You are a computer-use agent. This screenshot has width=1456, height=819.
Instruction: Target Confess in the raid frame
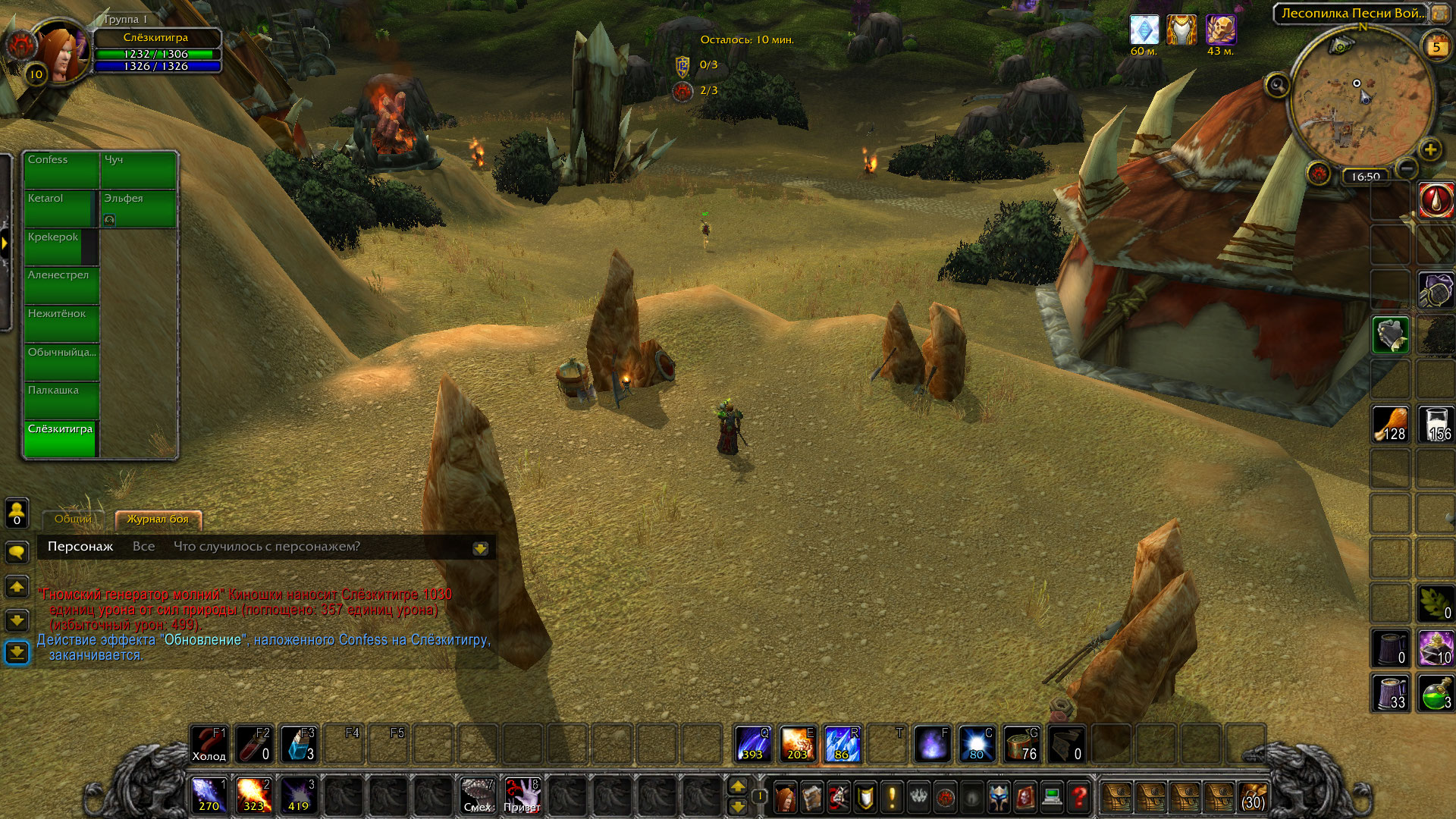tap(61, 170)
